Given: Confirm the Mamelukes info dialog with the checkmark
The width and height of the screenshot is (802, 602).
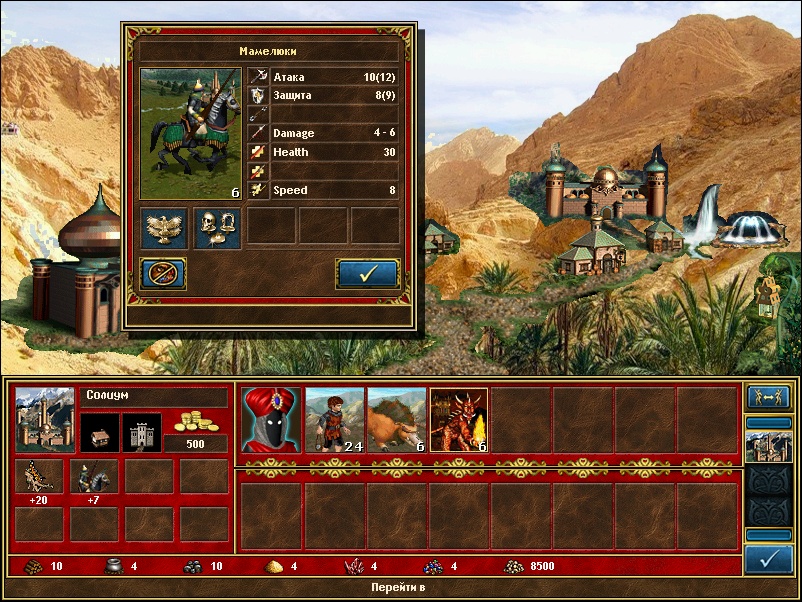Looking at the screenshot, I should pyautogui.click(x=367, y=273).
